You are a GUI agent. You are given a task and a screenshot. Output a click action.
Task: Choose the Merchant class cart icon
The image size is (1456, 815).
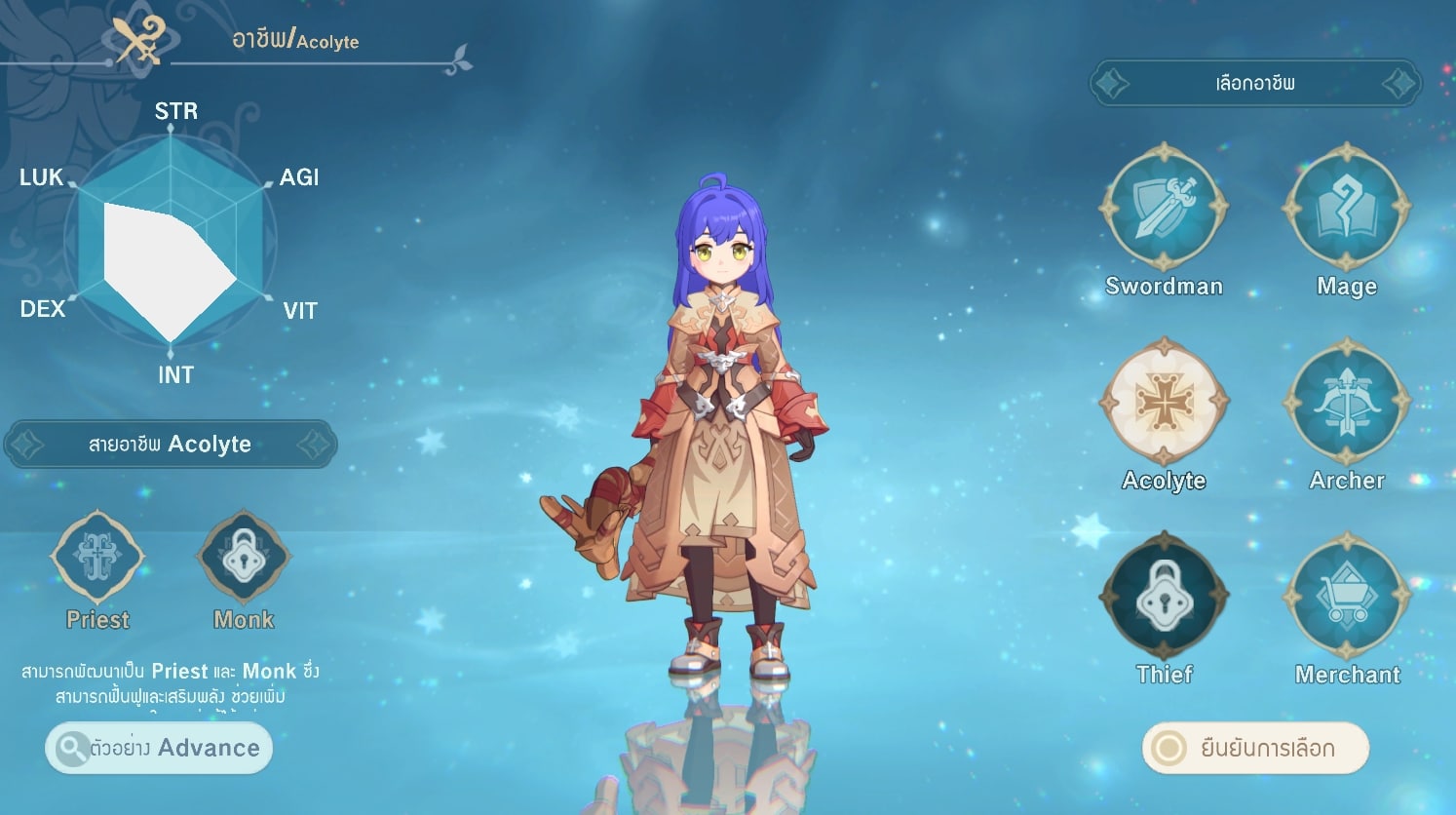click(x=1347, y=596)
